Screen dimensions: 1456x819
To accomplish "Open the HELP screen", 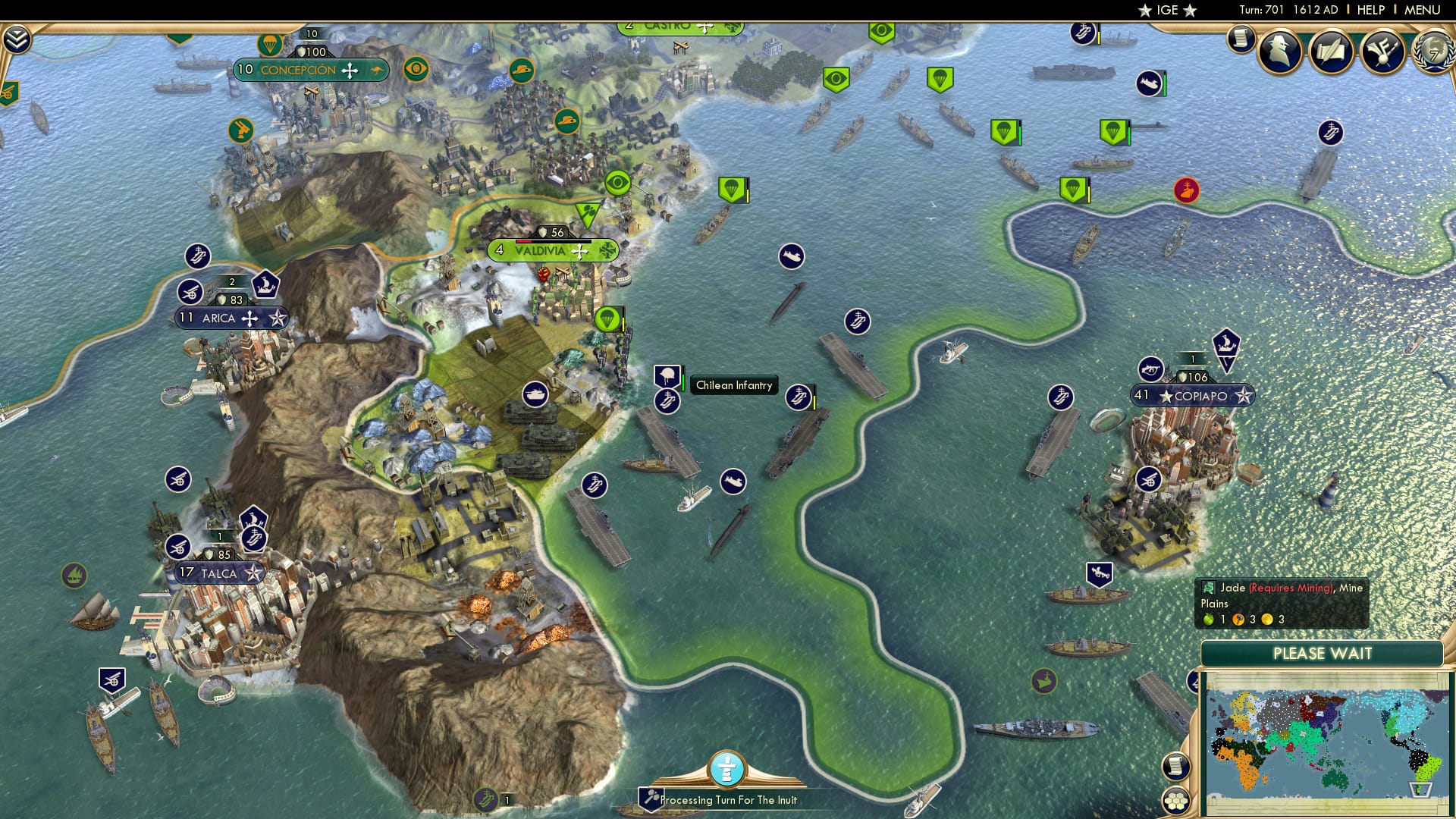I will click(x=1373, y=9).
